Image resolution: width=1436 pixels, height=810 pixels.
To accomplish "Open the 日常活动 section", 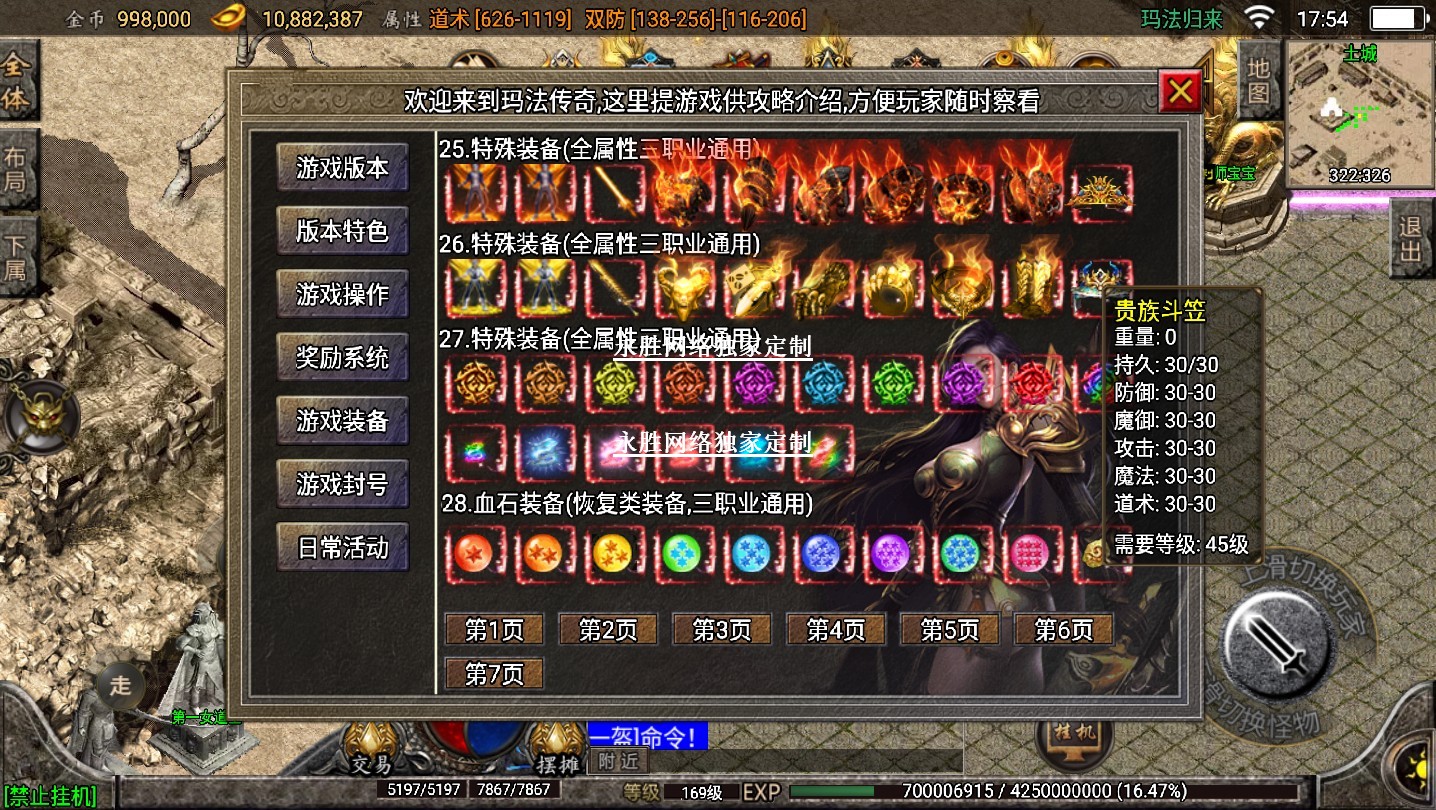I will 342,548.
